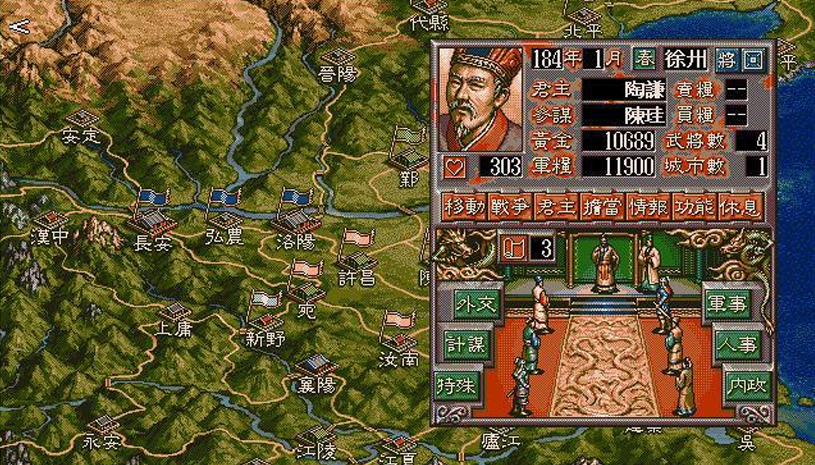Open the 軍事 (Military) menu
Screen dimensions: 815x465
click(729, 307)
